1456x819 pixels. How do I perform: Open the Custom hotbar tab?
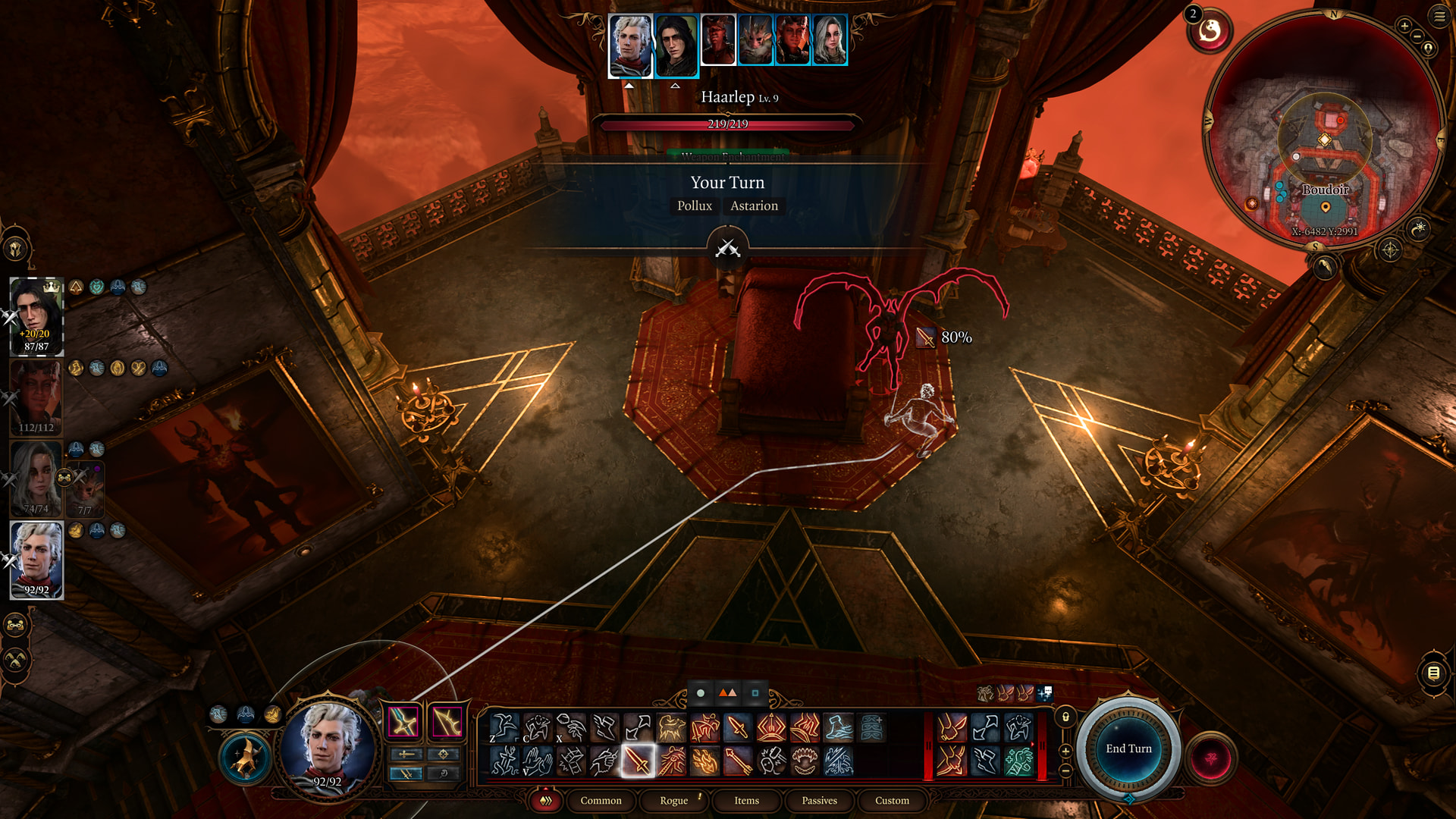[892, 800]
